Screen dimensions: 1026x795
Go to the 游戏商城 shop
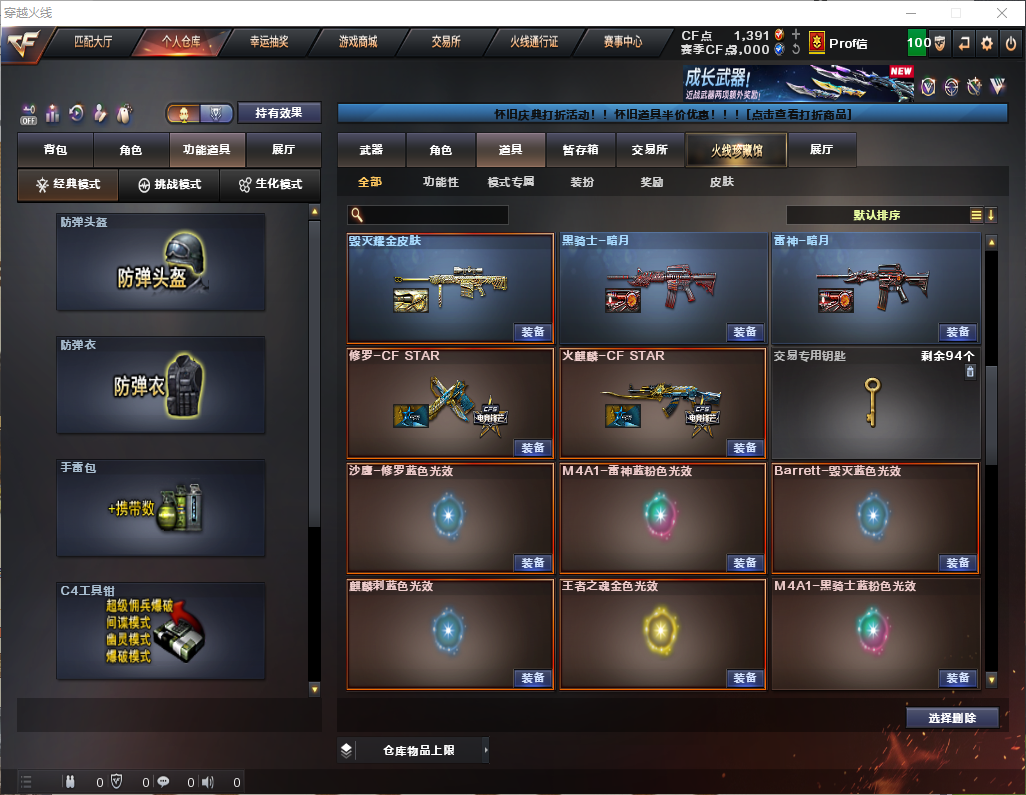pyautogui.click(x=358, y=43)
